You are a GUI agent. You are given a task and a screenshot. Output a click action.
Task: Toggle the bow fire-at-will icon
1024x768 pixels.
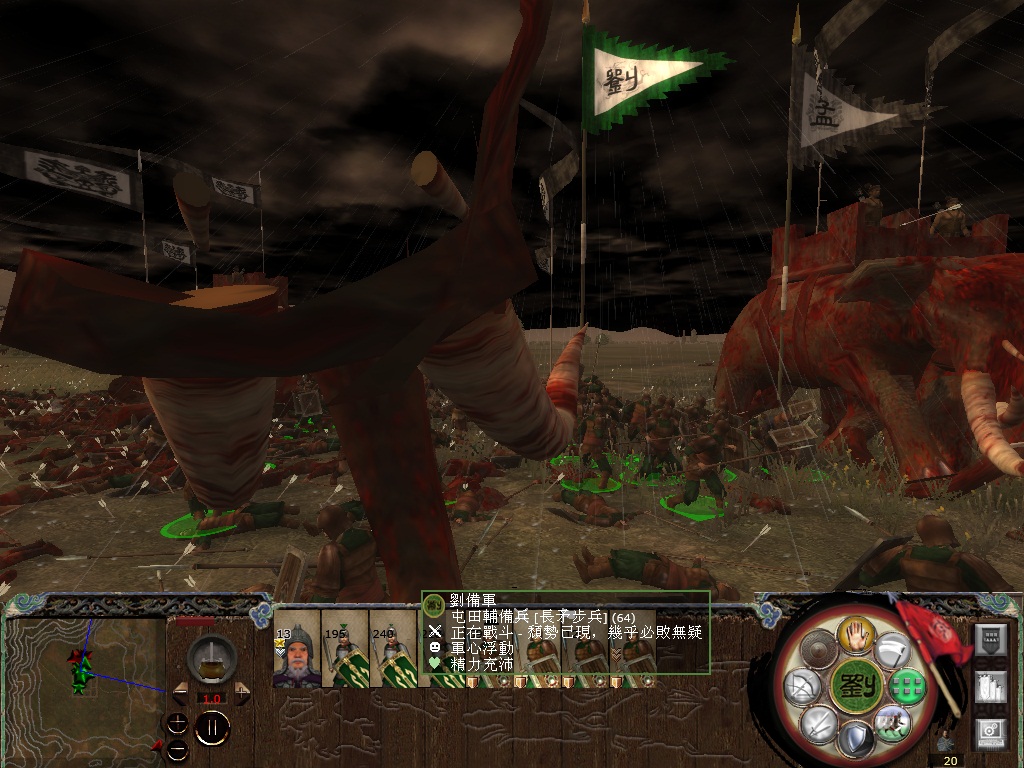tap(802, 686)
